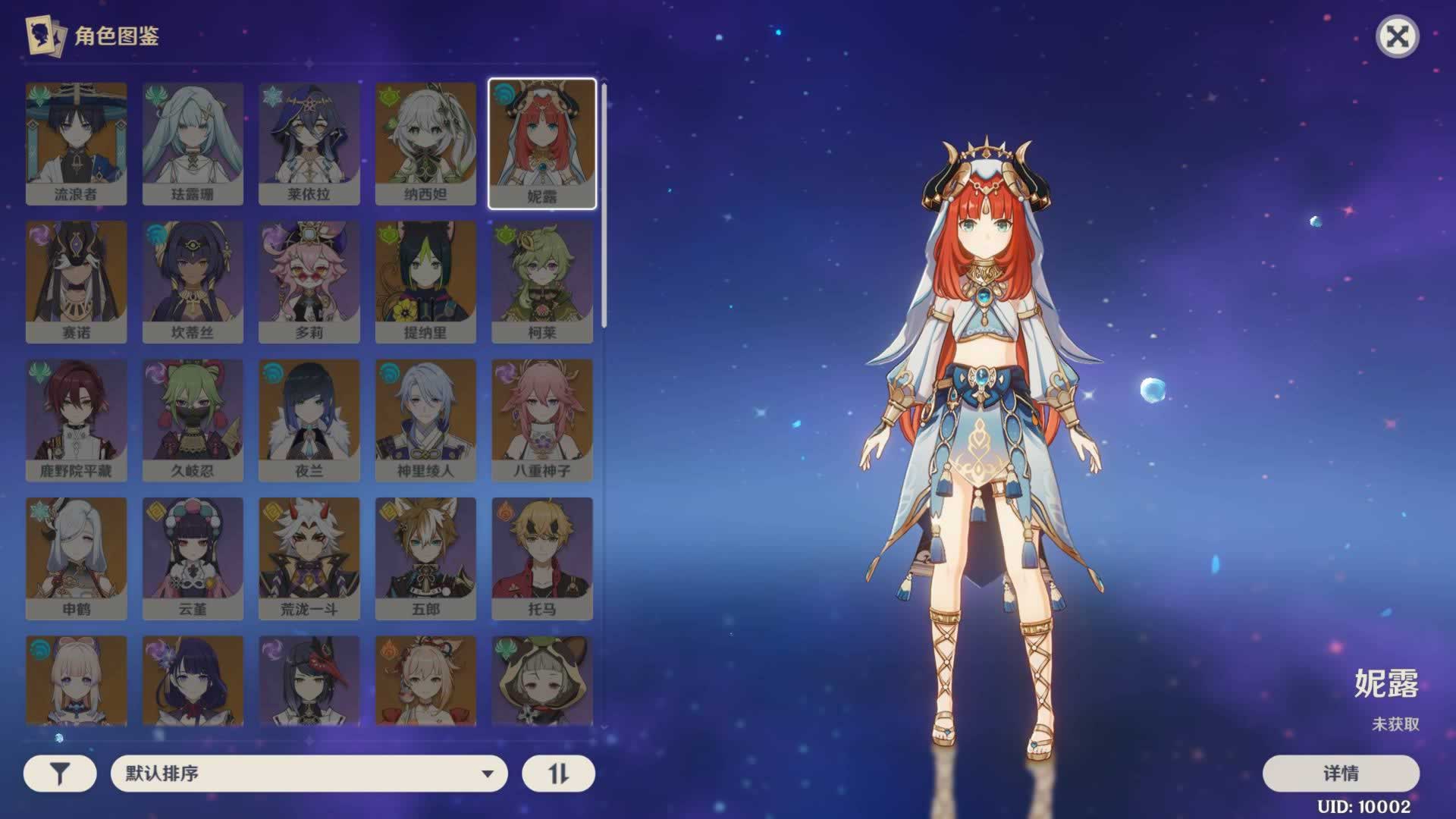Select the 流浪者 character card
Screen dimensions: 1456x819
[x=76, y=143]
